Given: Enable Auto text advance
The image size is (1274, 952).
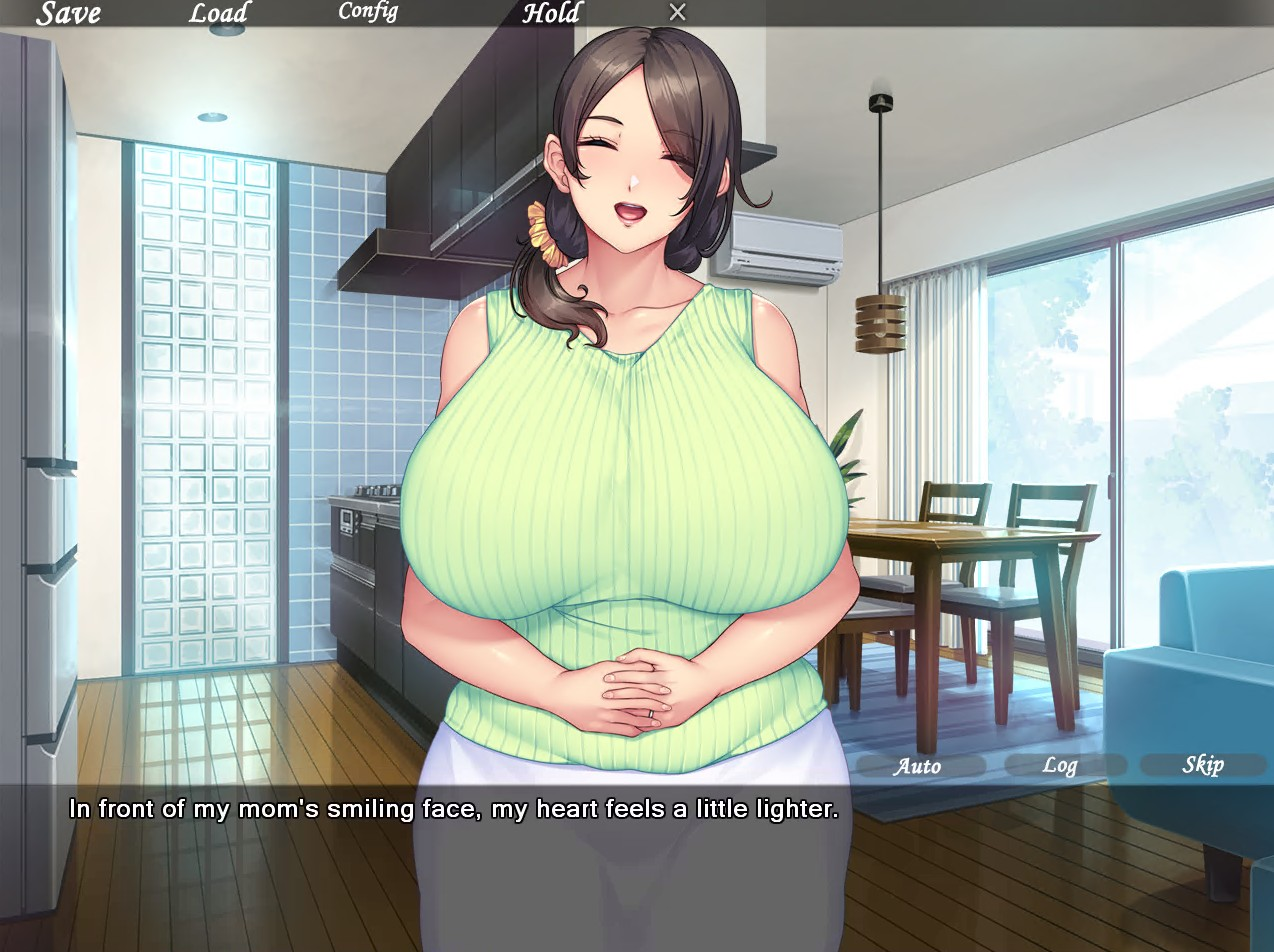Looking at the screenshot, I should [917, 766].
